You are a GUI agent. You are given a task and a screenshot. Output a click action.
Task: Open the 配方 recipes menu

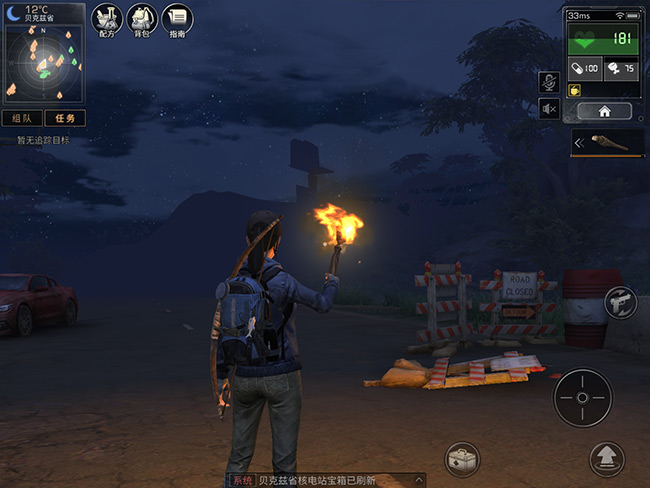105,19
